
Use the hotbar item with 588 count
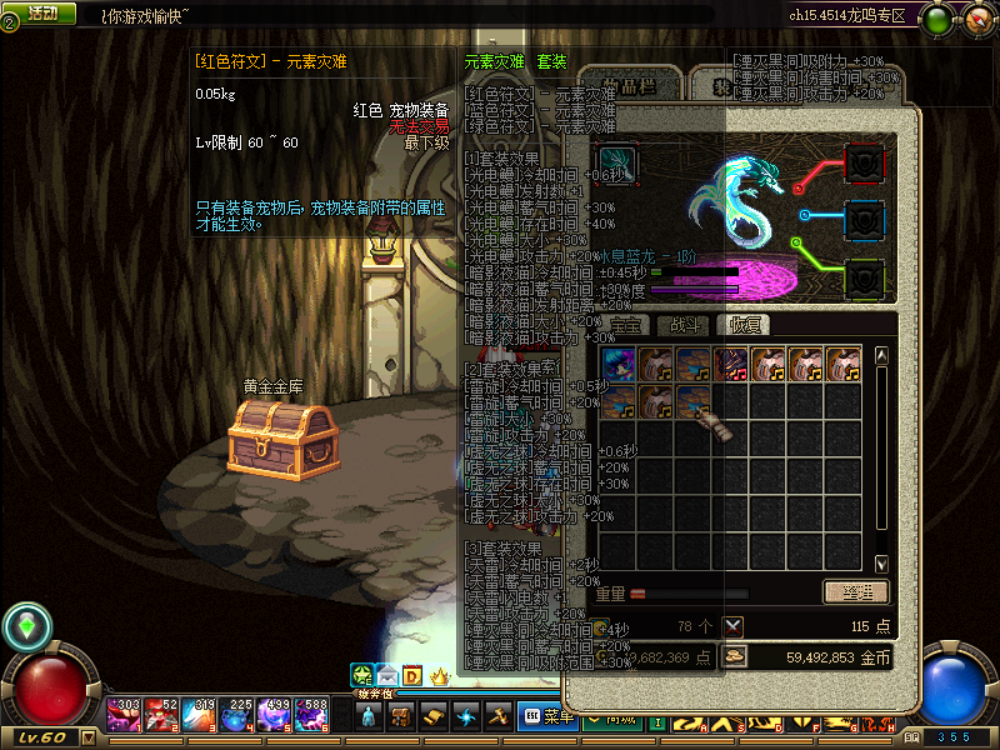pos(312,714)
